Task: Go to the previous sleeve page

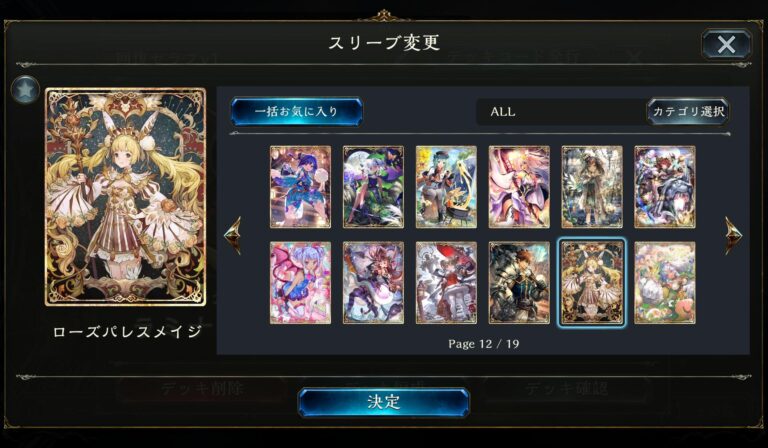Action: point(233,235)
